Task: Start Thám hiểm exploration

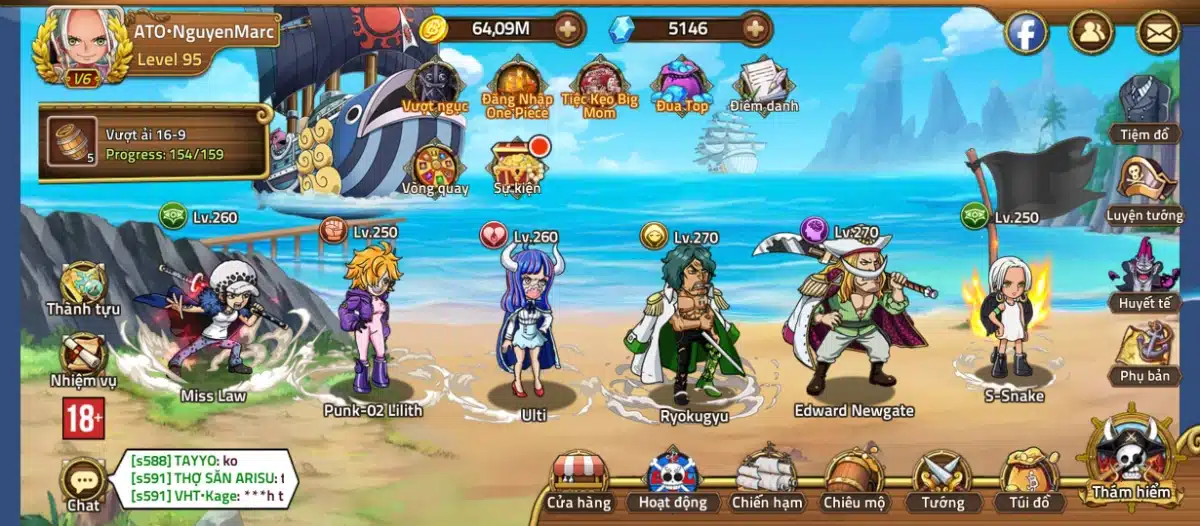Action: coord(1131,462)
